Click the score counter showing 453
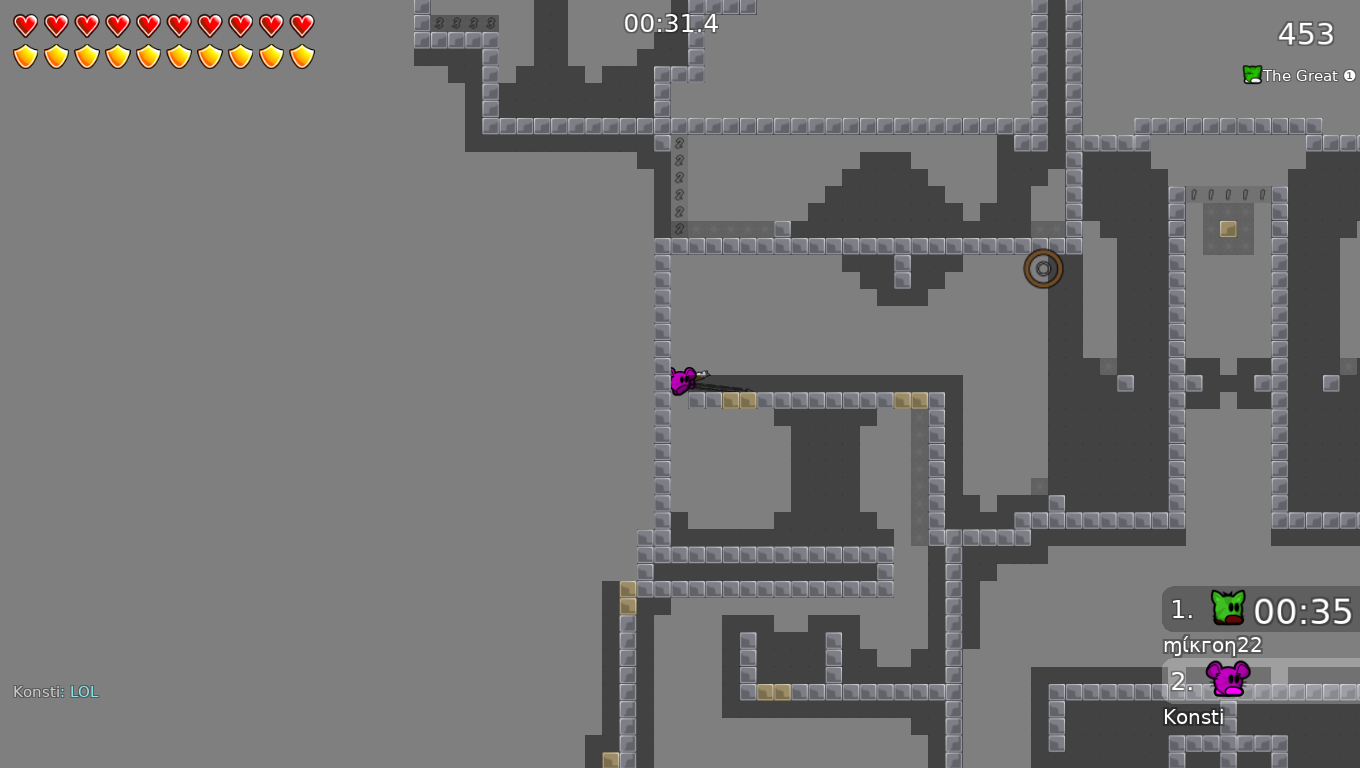 pos(1304,34)
